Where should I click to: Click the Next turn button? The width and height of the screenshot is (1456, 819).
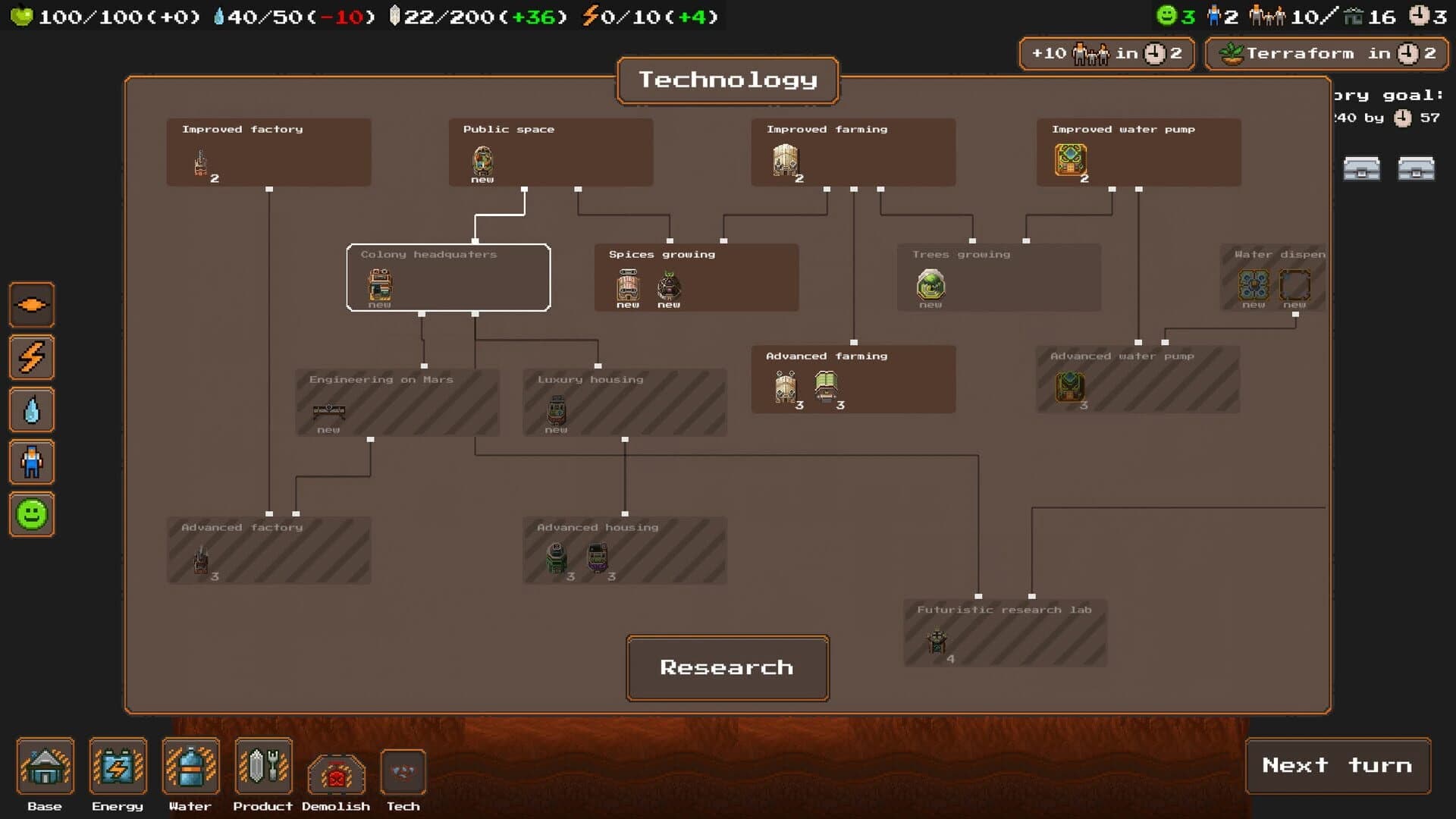coord(1338,766)
